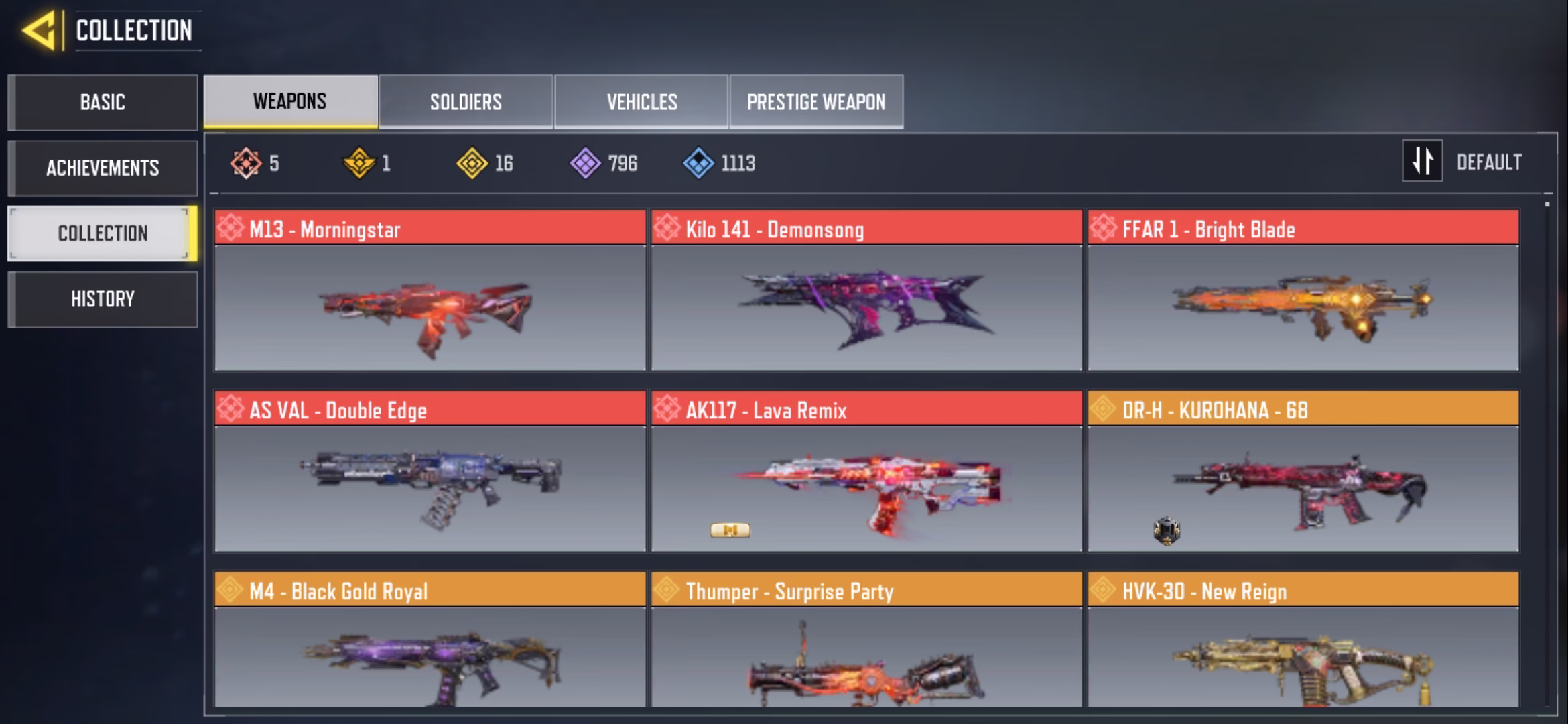Change the Default sort order
This screenshot has height=724, width=1568.
pos(1463,162)
